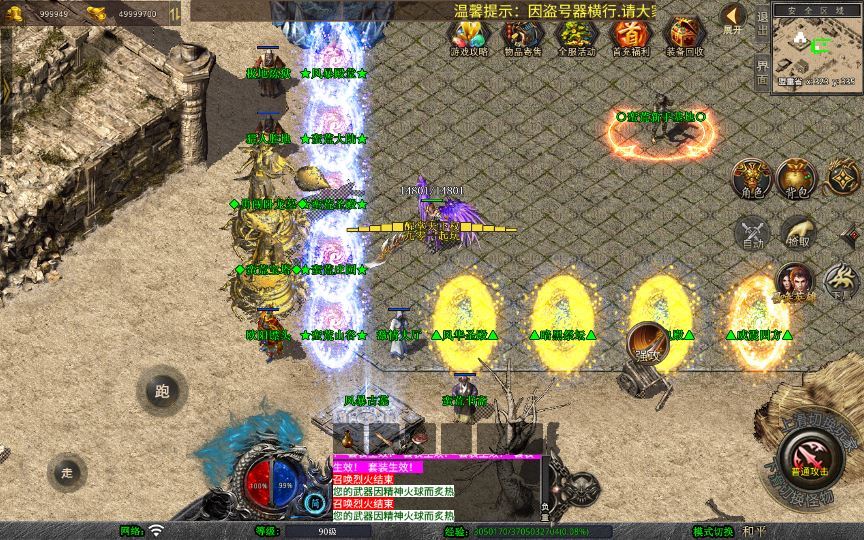
Task: Toggle the 界面 interface tab
Action: coord(762,70)
